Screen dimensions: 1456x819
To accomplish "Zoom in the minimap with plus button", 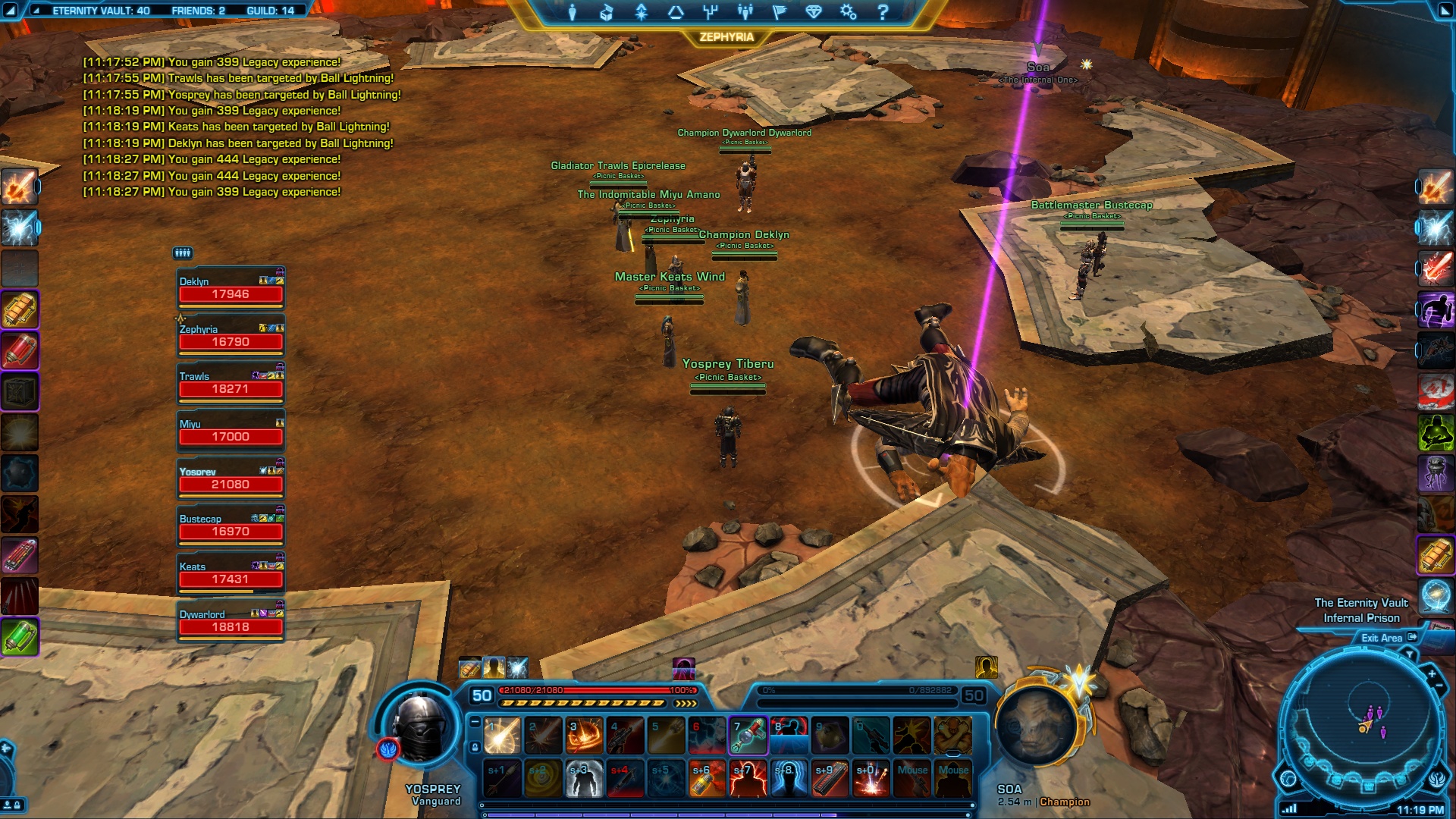I will [1432, 673].
